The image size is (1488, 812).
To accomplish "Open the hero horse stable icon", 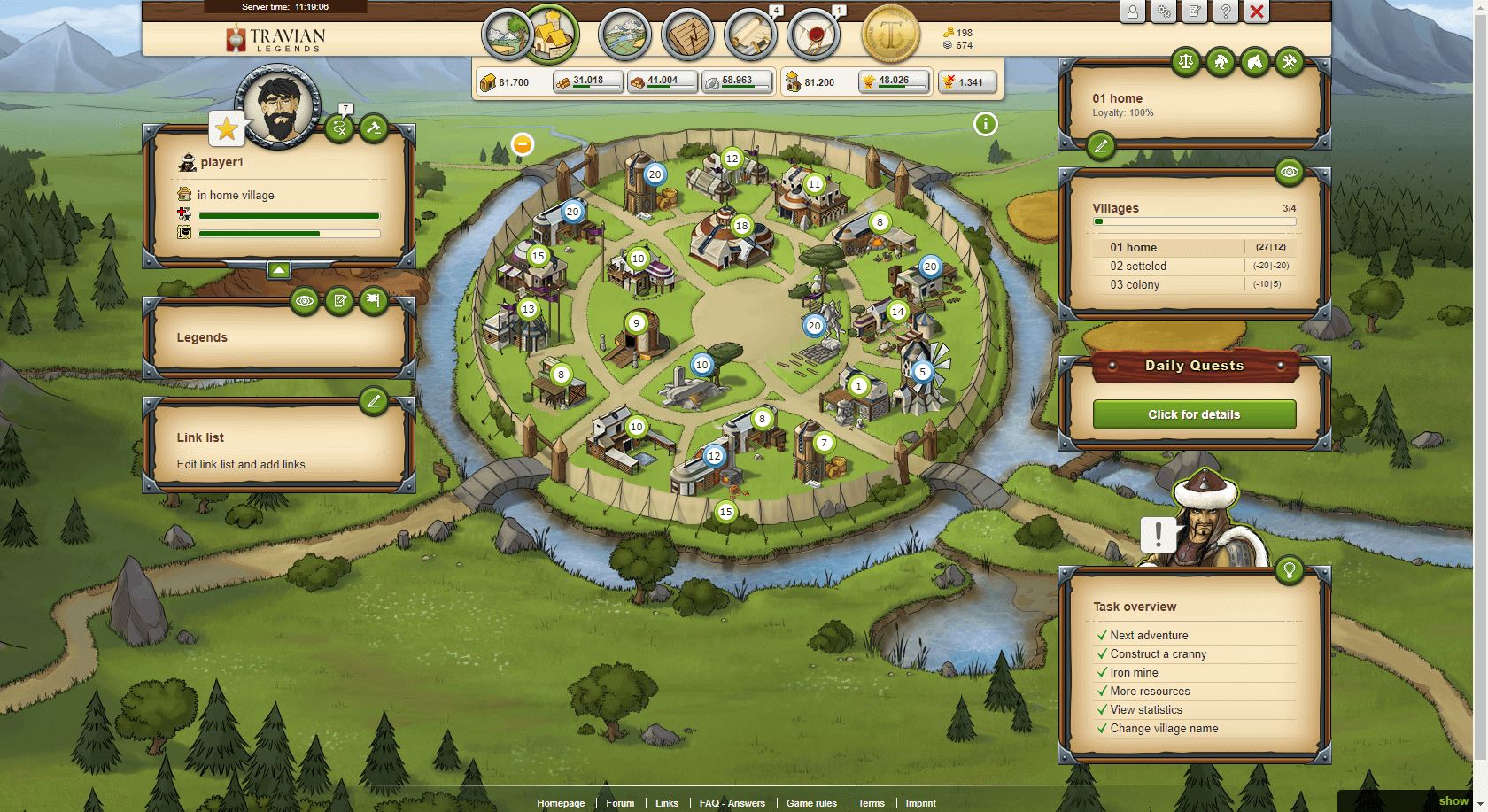I will (1254, 63).
